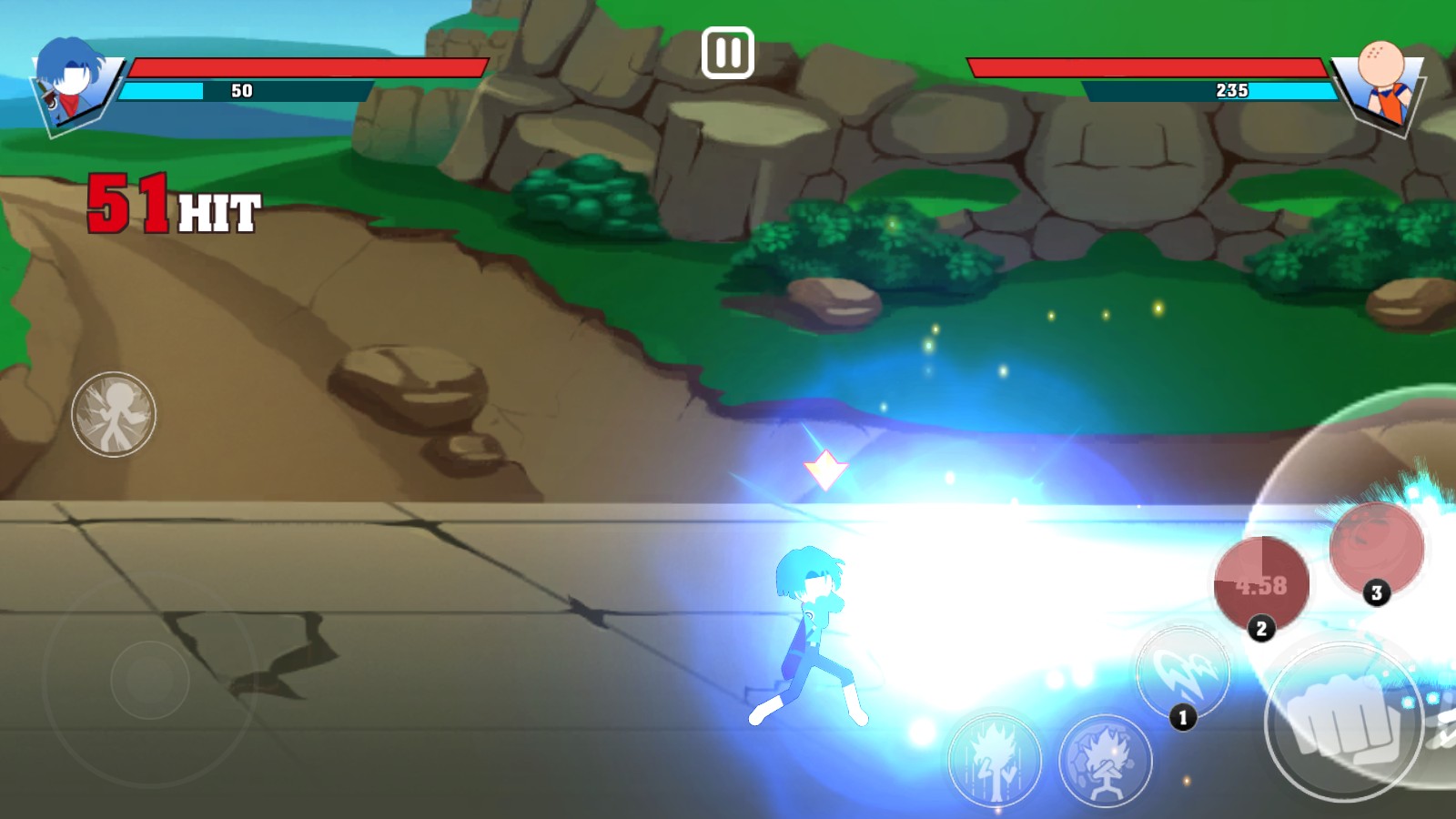Use skill 2 showing 4.58 cooldown
Image resolution: width=1456 pixels, height=819 pixels.
1261,584
